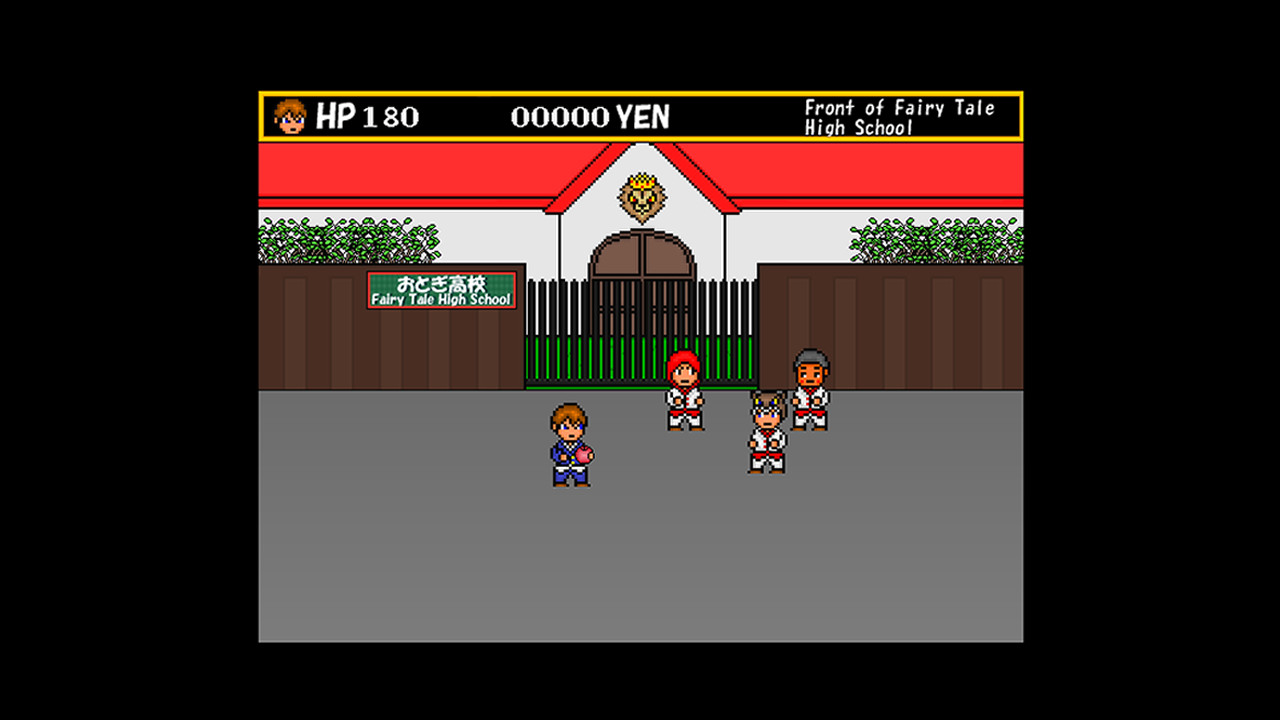This screenshot has width=1280, height=720.
Task: Select the Fairy Tale High School sign
Action: click(x=440, y=290)
